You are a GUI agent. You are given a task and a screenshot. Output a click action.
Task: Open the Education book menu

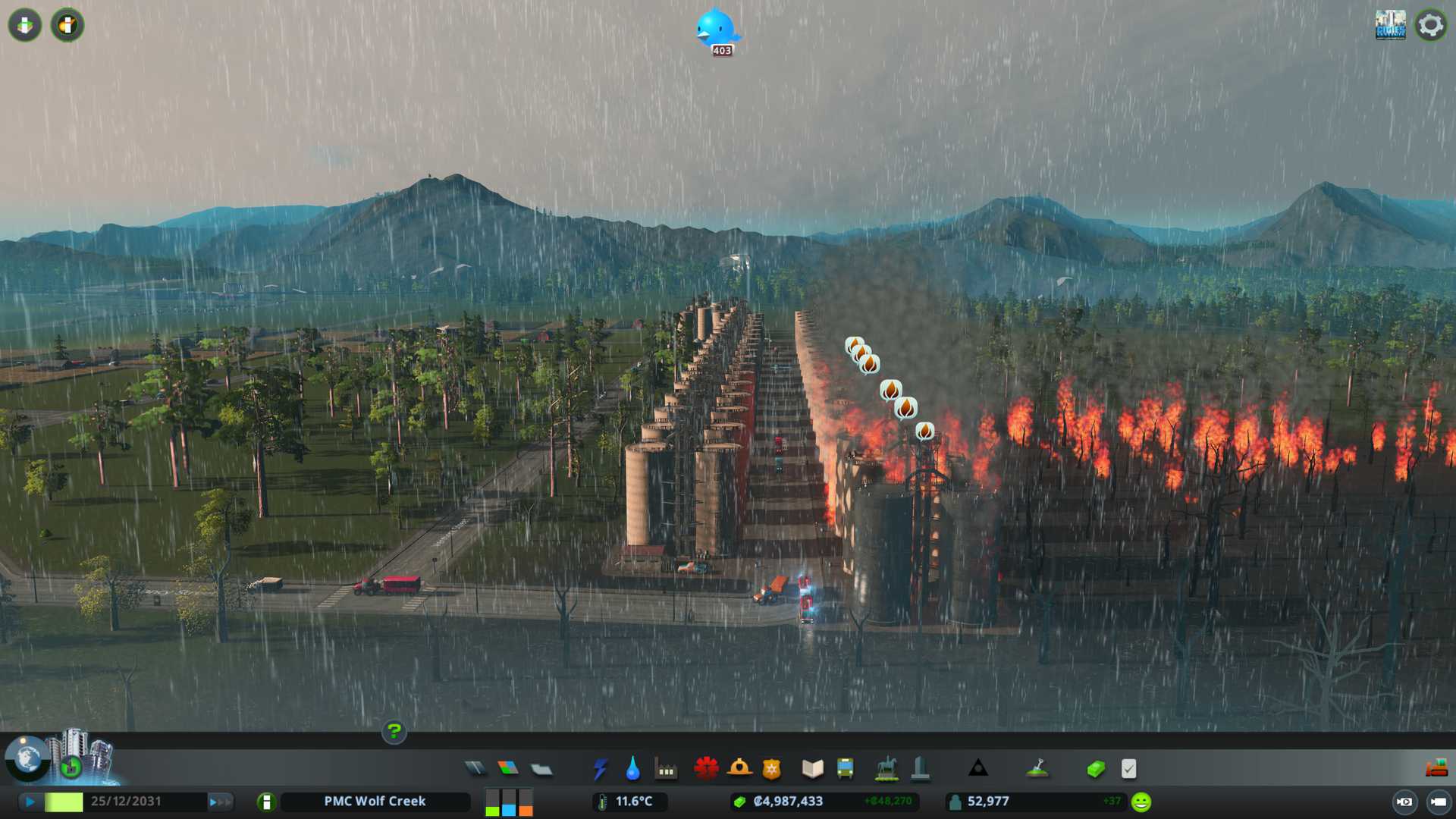point(812,769)
